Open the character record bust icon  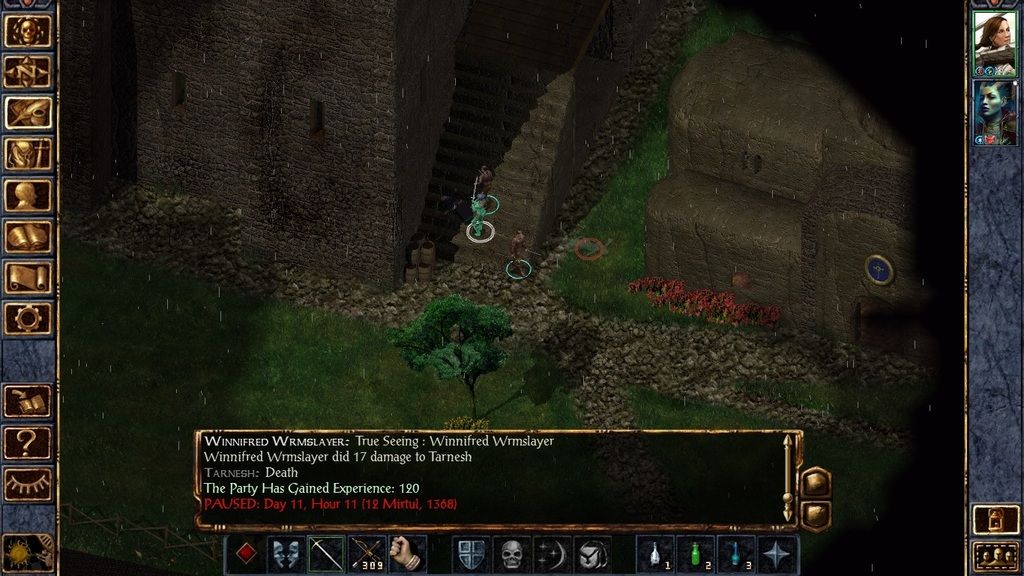(27, 195)
